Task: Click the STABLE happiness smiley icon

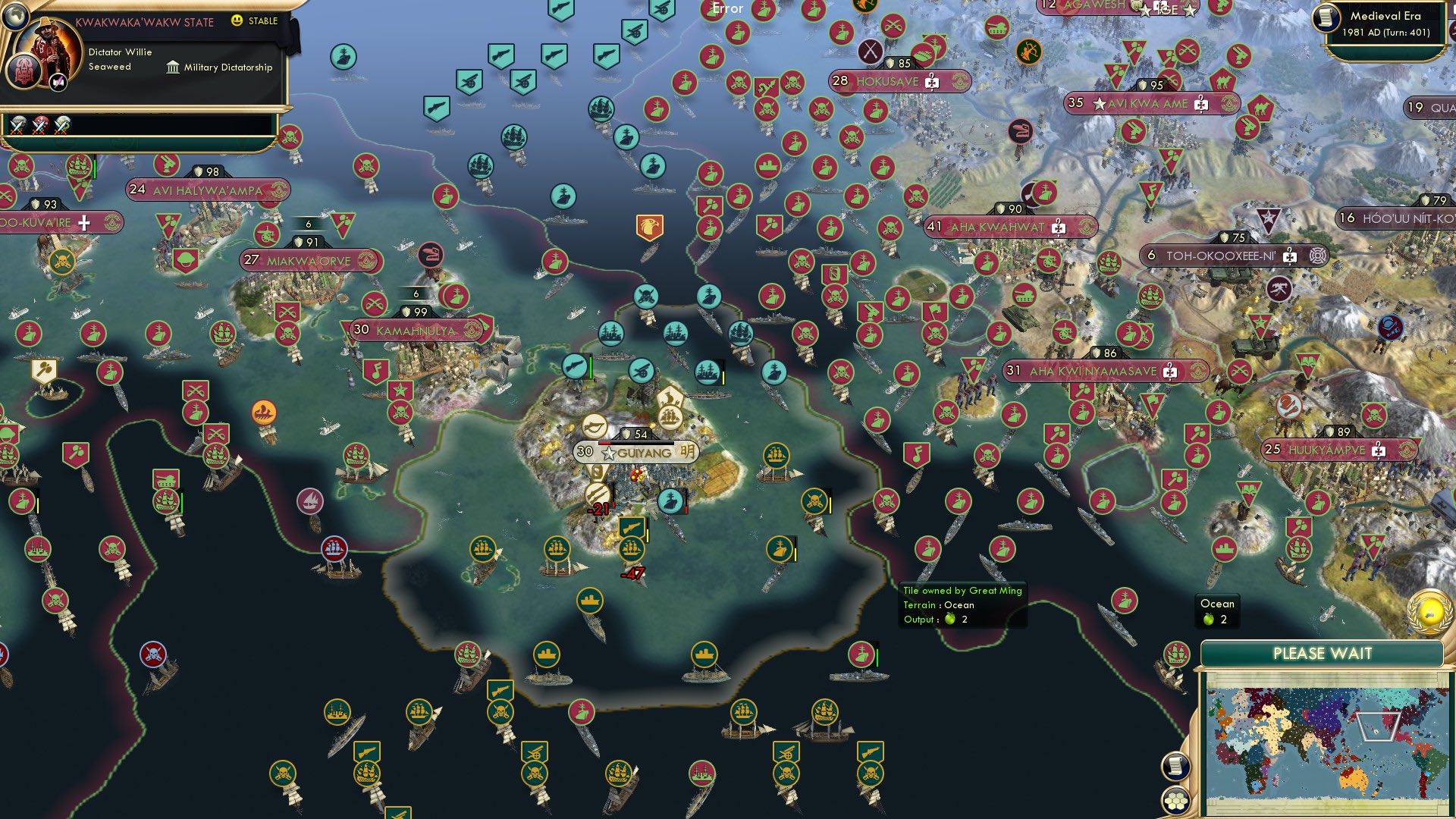Action: pos(236,20)
